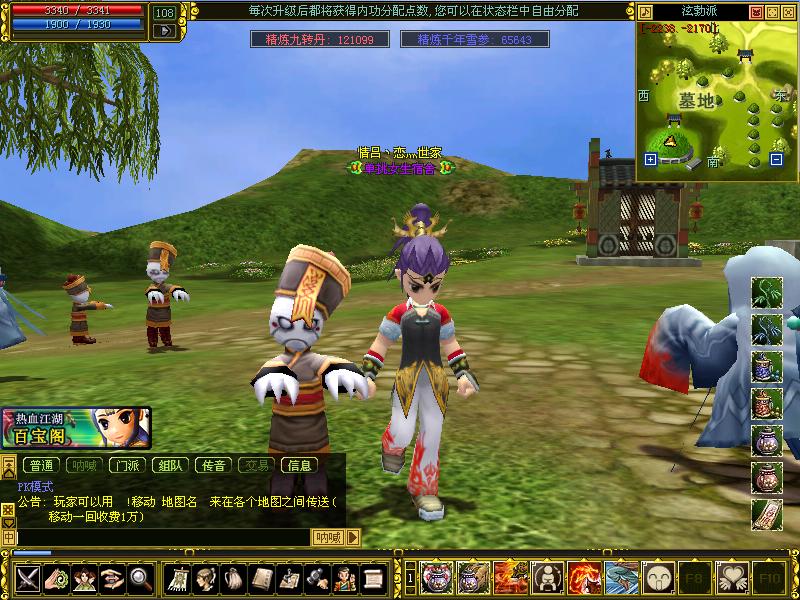Zoom in the minimap with plus button

point(651,159)
